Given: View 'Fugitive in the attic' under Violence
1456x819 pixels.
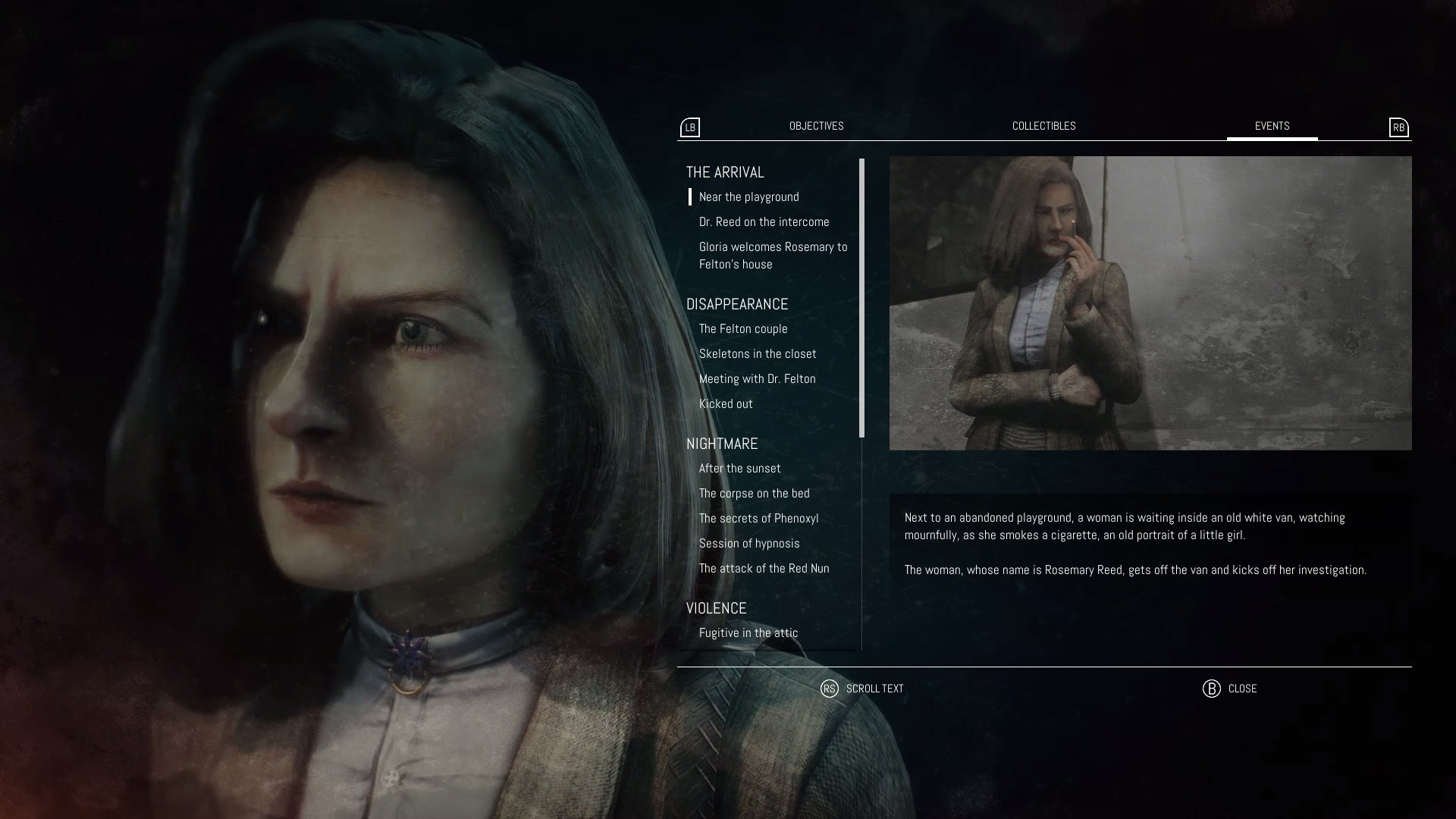Looking at the screenshot, I should pyautogui.click(x=748, y=632).
